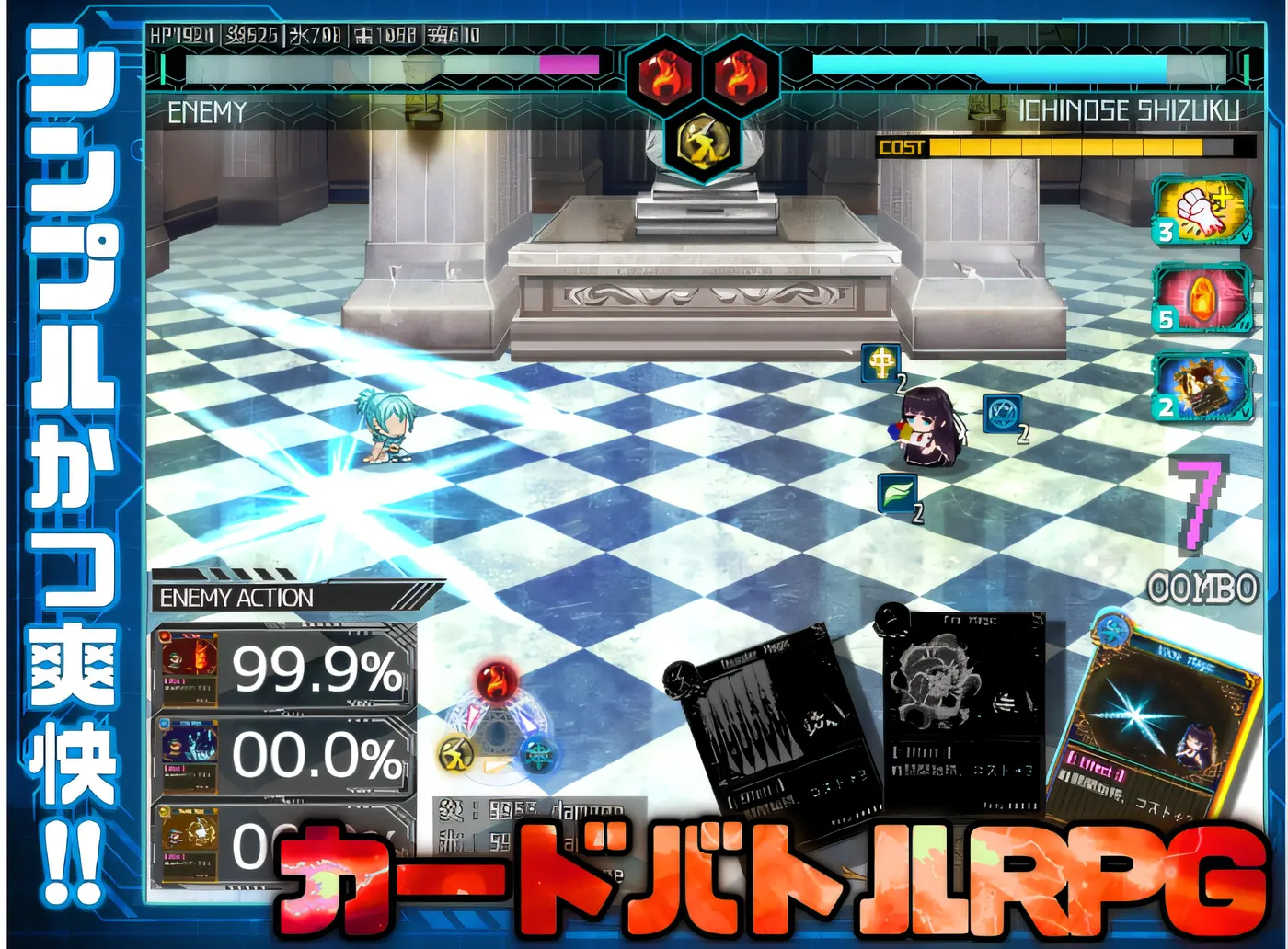Click the yellow hexagon element icon
This screenshot has width=1288, height=949.
[704, 141]
